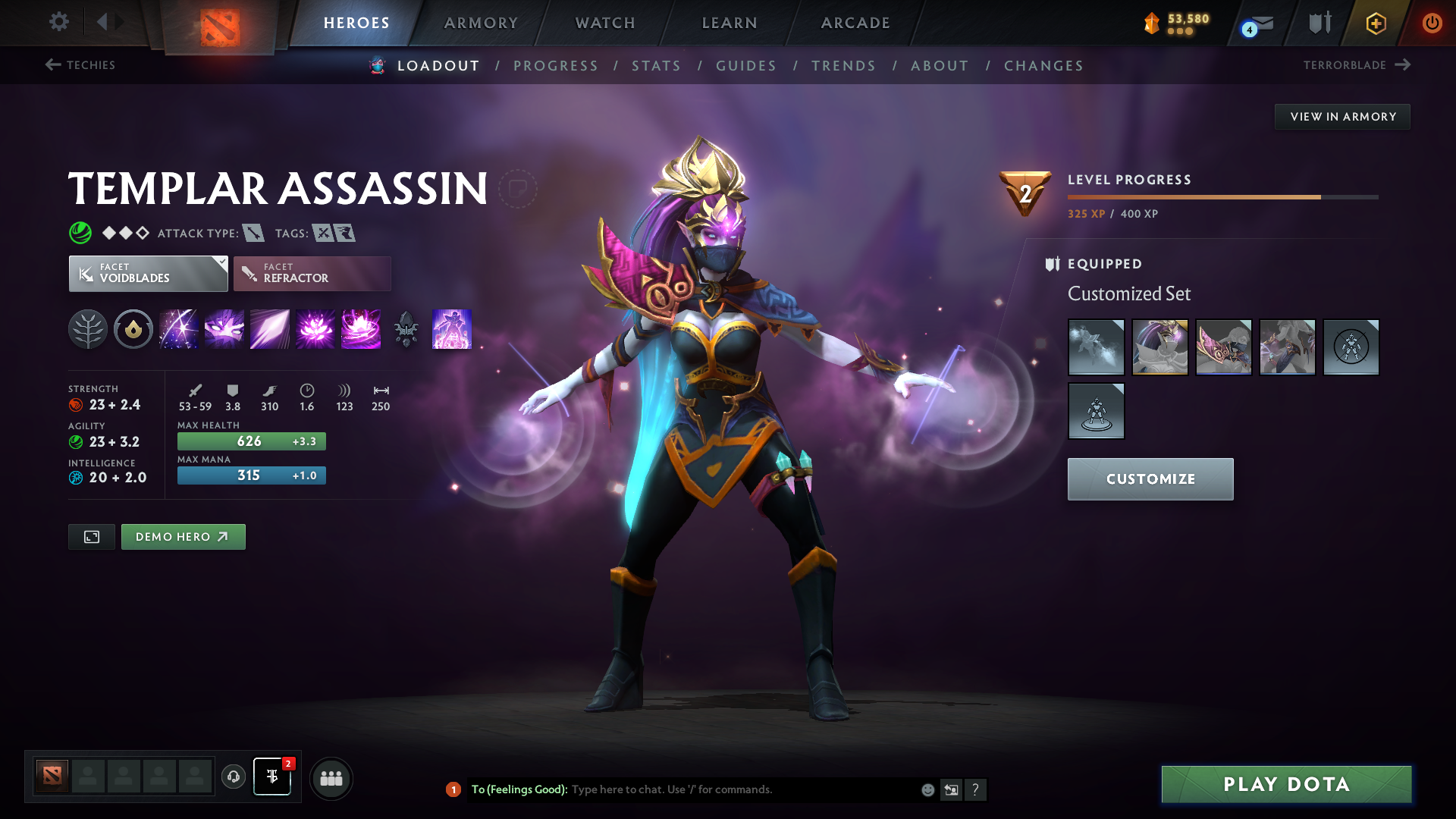1456x819 pixels.
Task: Switch to the Arcade tab
Action: click(x=855, y=23)
